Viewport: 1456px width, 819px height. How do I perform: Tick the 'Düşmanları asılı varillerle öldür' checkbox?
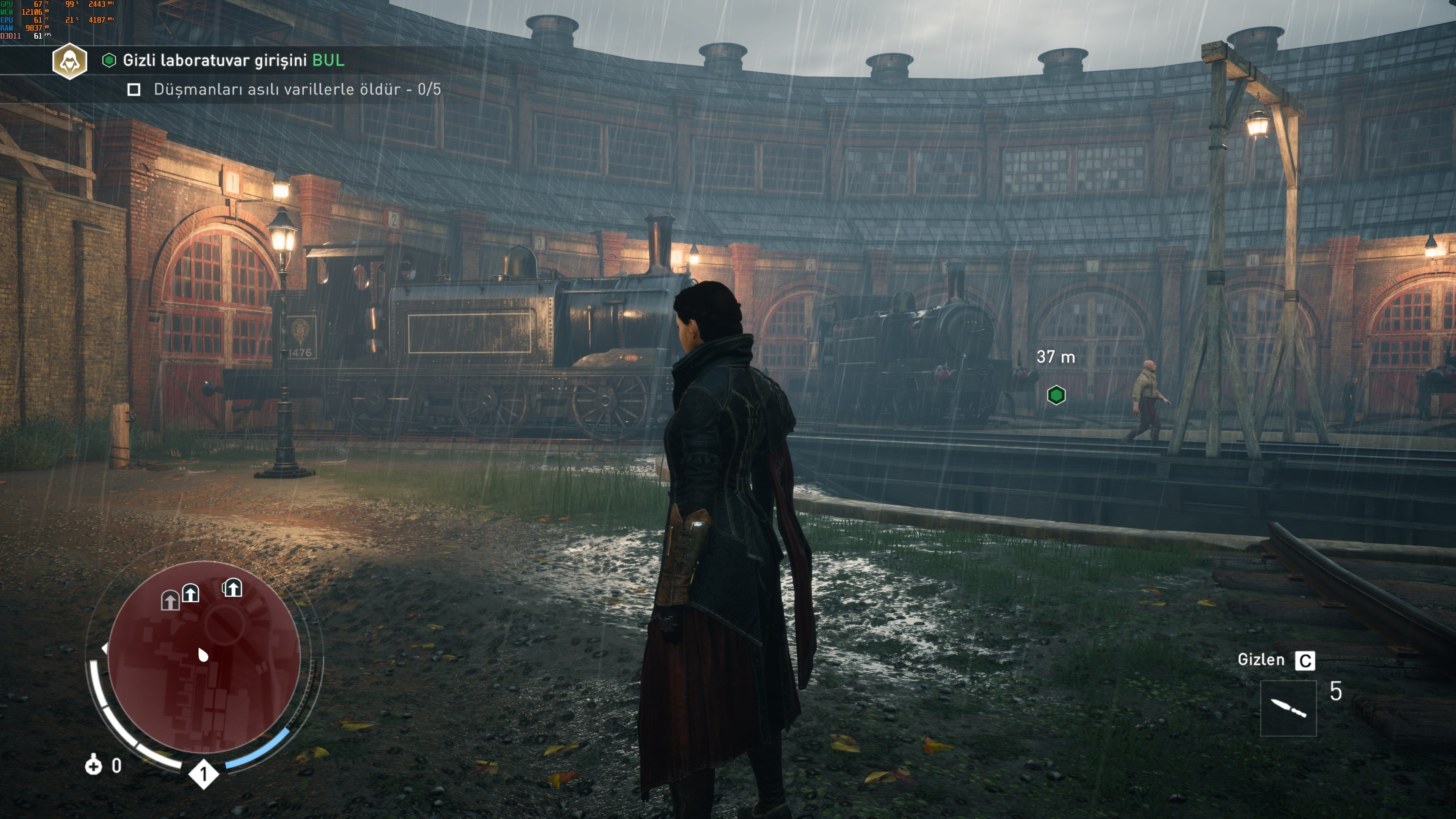point(134,90)
